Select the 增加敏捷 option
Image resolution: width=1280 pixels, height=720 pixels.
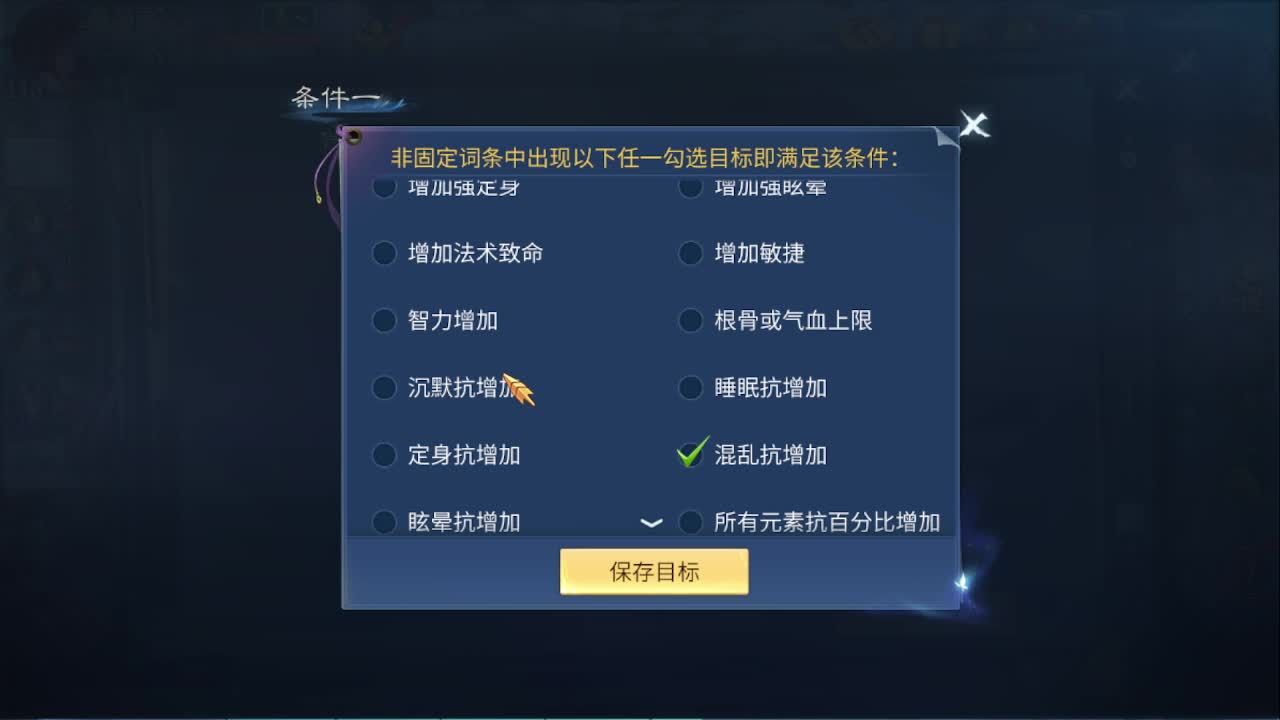coord(691,254)
